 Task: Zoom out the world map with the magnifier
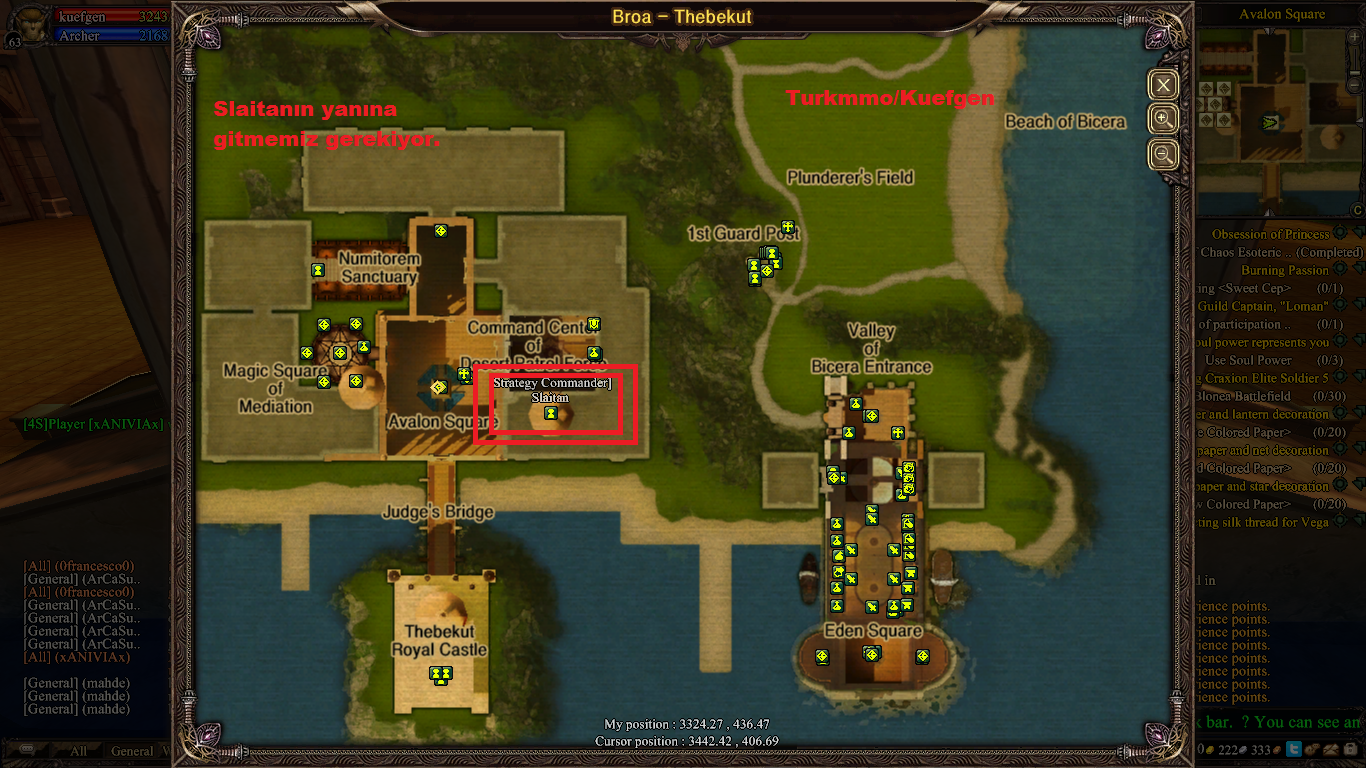pyautogui.click(x=1163, y=155)
